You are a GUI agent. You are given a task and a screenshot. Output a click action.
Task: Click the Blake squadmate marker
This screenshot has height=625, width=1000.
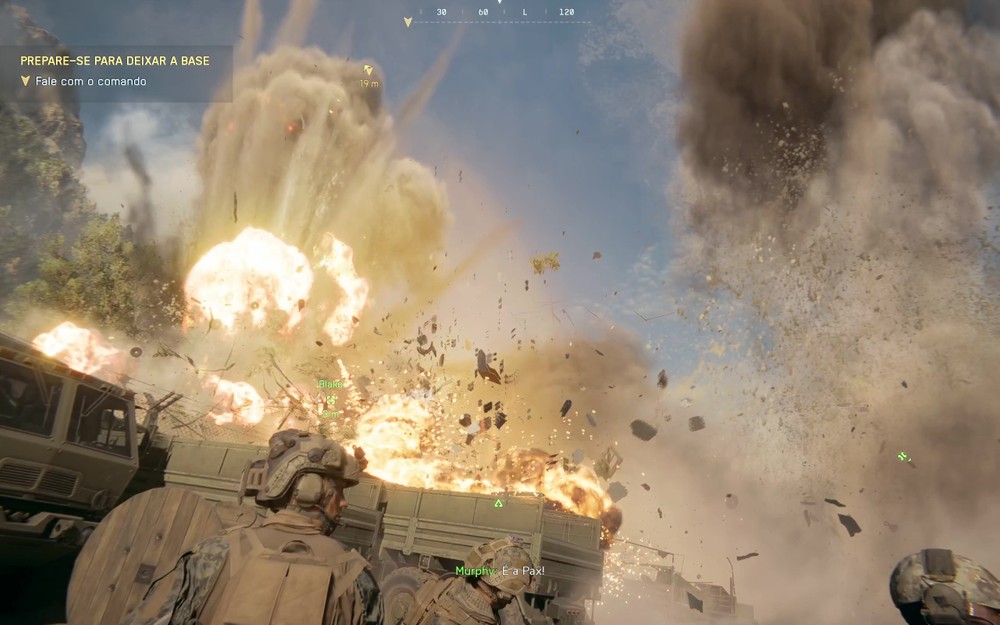(330, 398)
